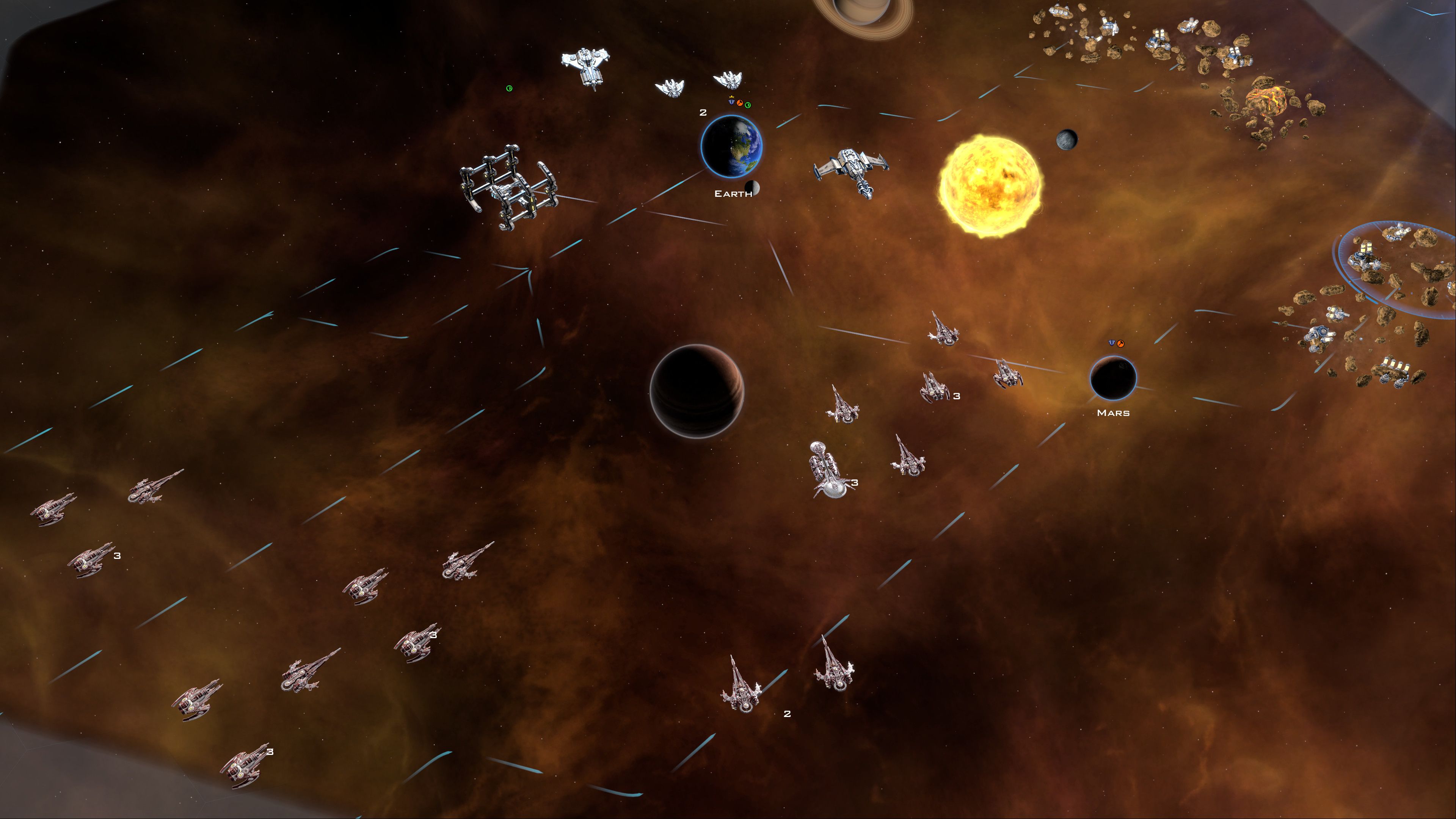The height and width of the screenshot is (819, 1456).
Task: Click the orange hammer icon above Mars
Action: (1120, 343)
